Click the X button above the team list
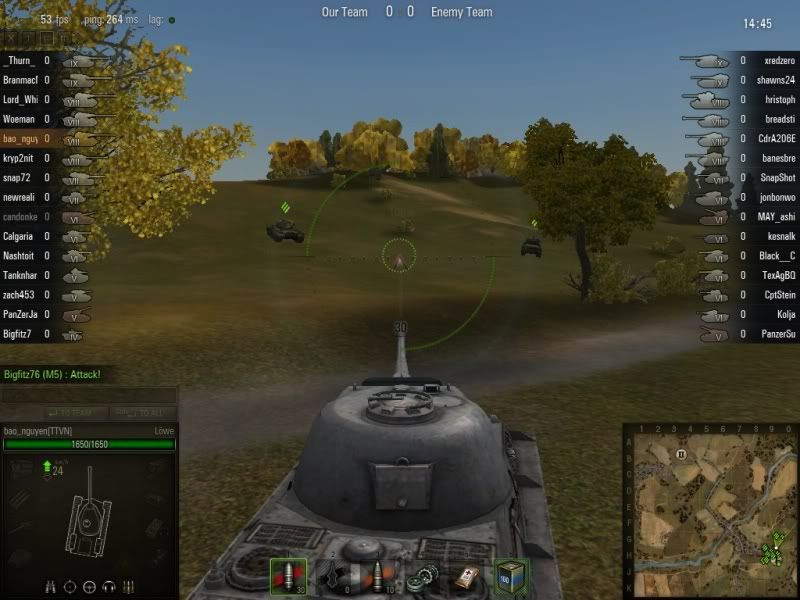Screen dimensions: 800x600 tap(10, 39)
